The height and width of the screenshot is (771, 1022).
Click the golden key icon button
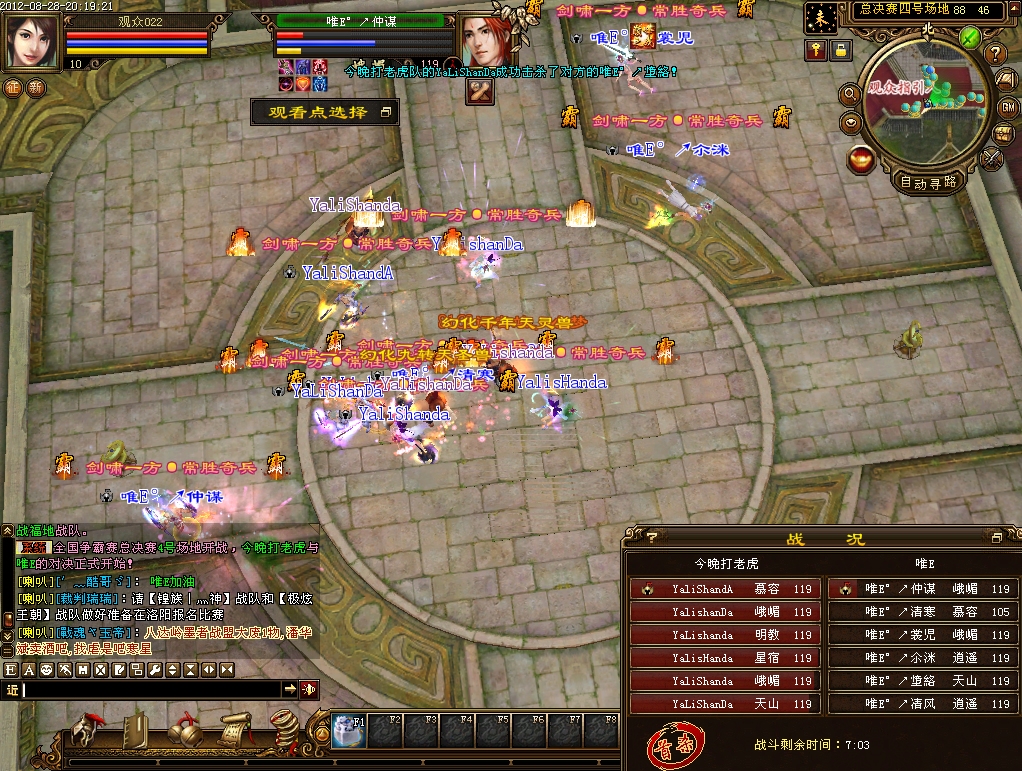click(x=816, y=49)
